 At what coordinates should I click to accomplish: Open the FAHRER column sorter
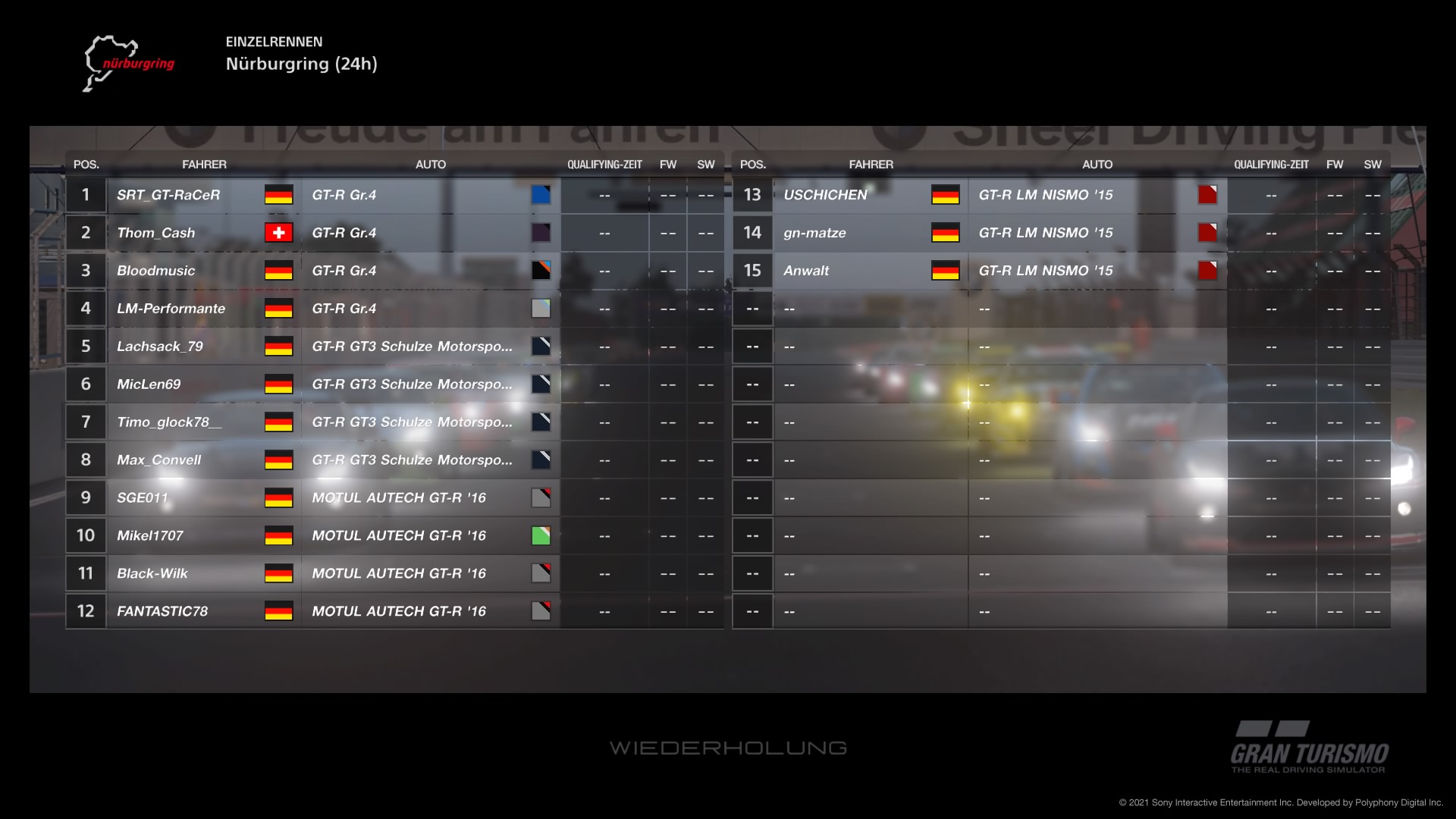[205, 165]
